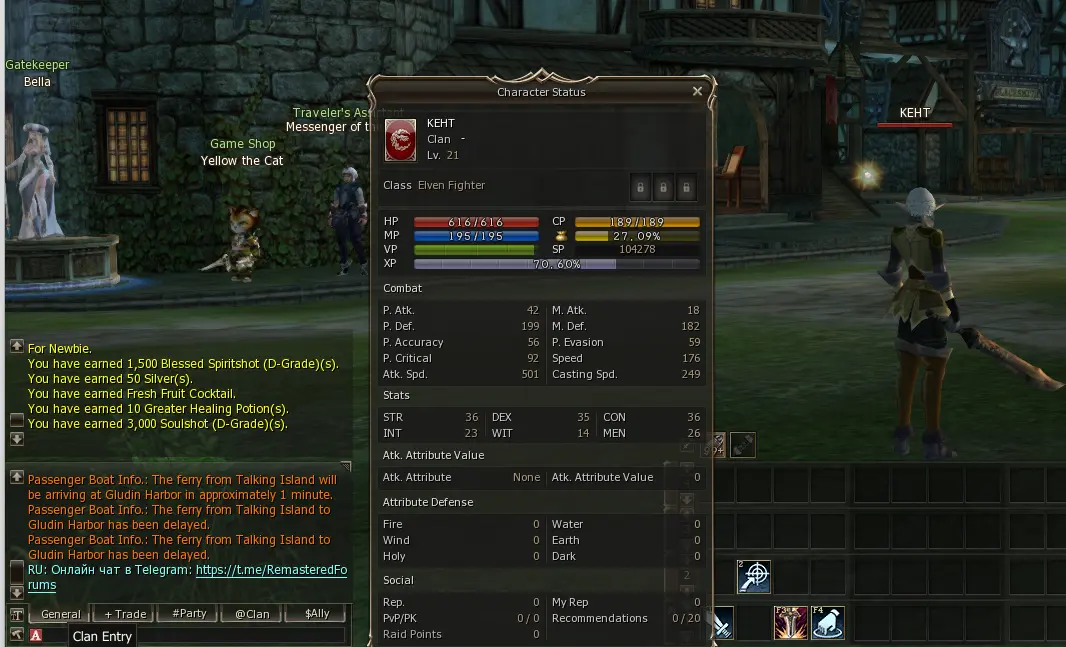Close the Character Status window

697,91
